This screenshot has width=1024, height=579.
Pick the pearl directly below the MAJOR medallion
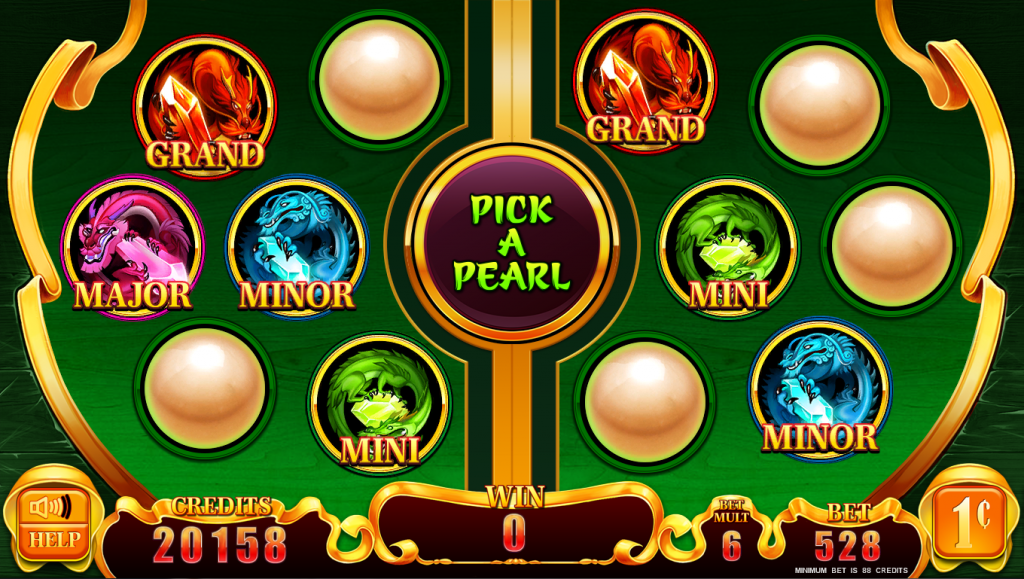coord(204,388)
